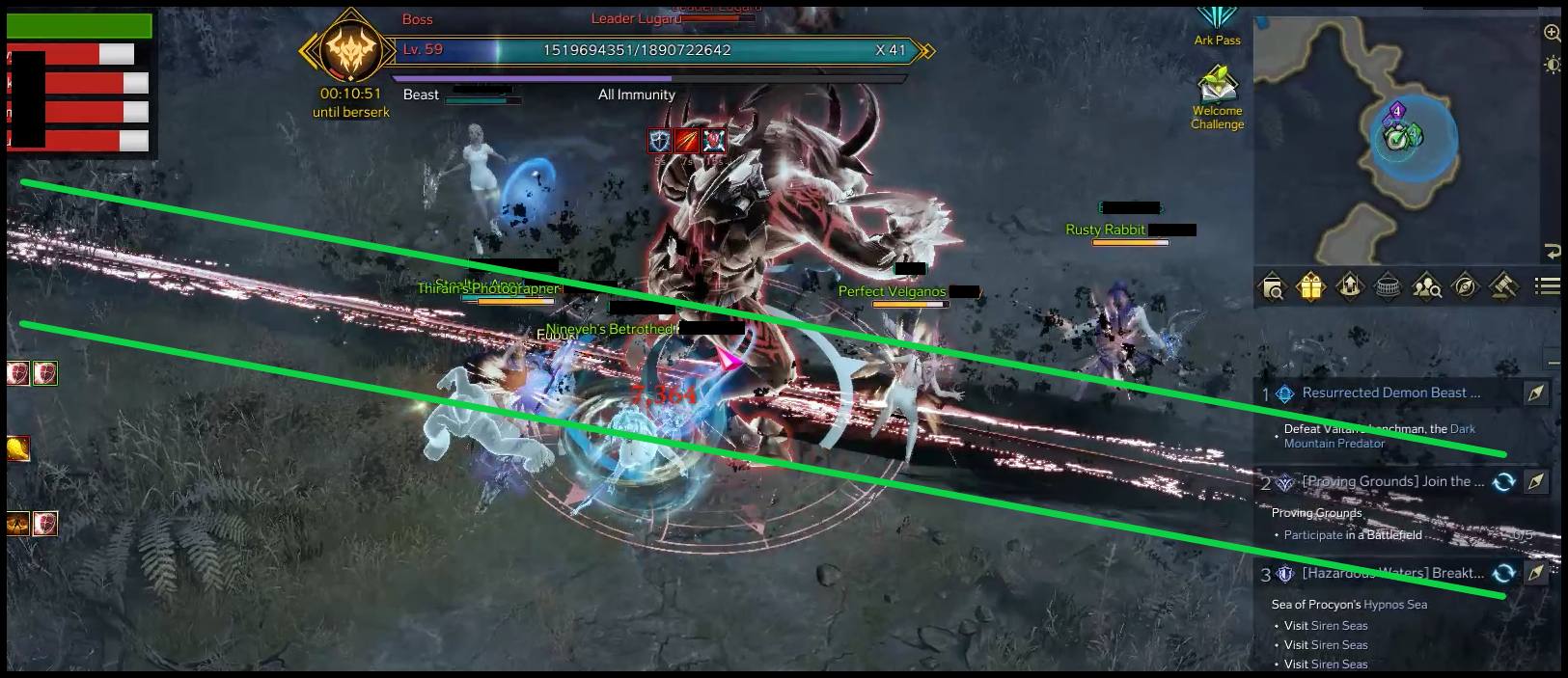Open the compass icon below the minimap
The image size is (1568, 678).
1465,286
